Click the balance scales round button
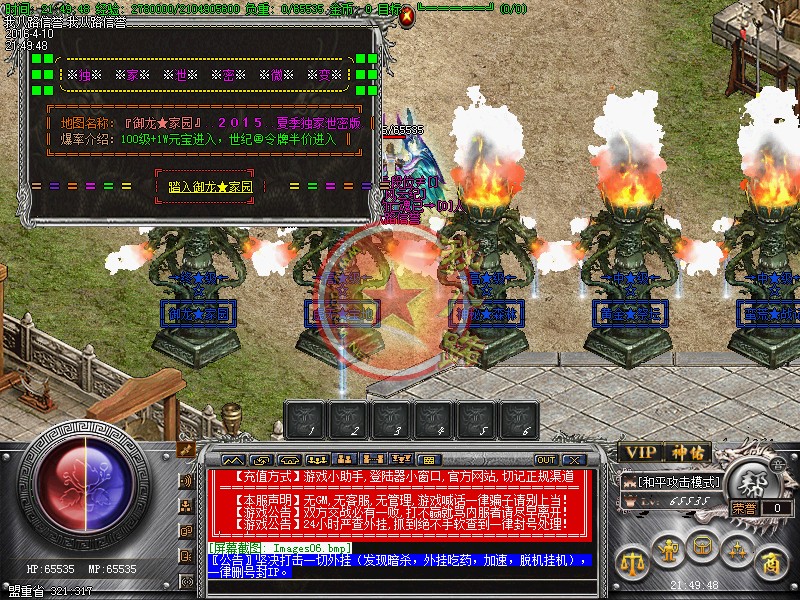Viewport: 800px width, 600px height. click(x=631, y=560)
